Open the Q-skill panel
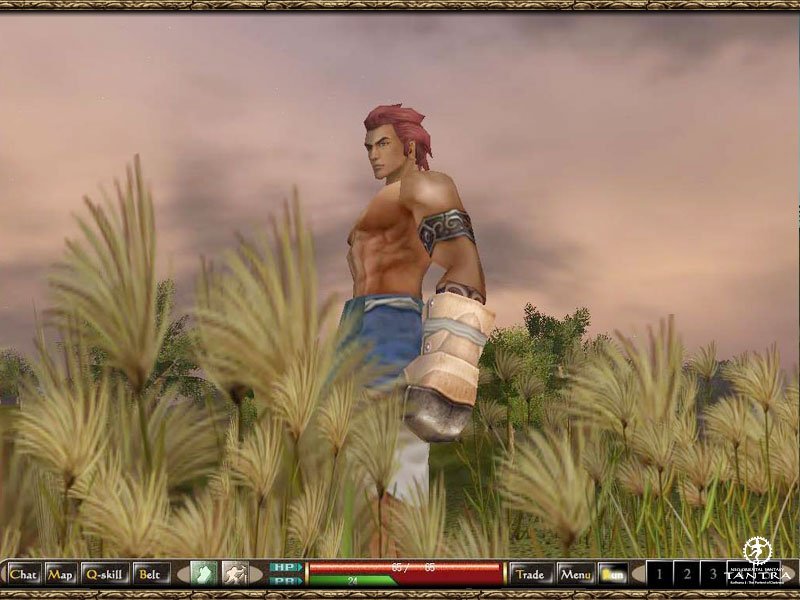 104,574
